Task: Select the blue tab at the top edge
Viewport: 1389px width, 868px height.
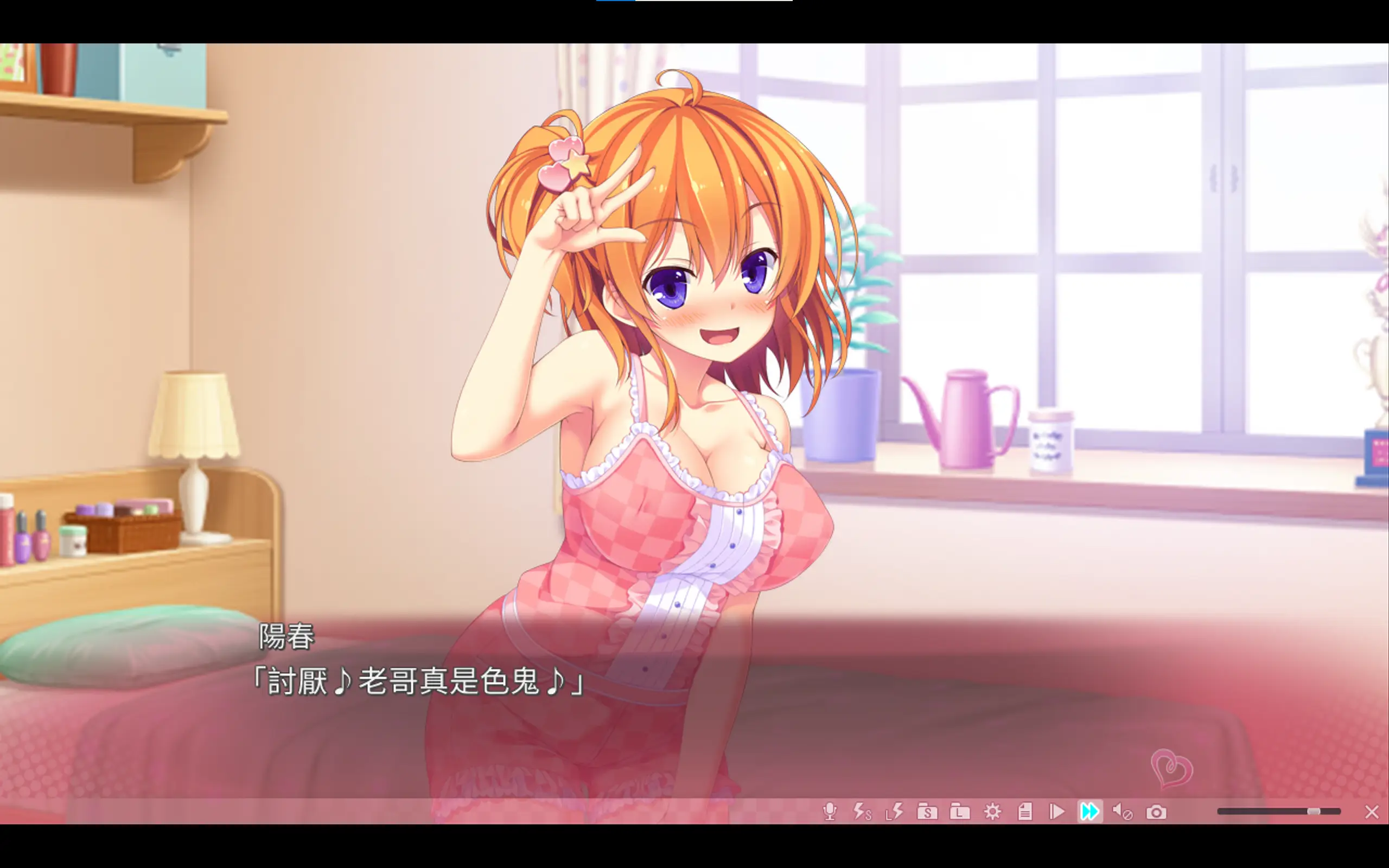Action: pyautogui.click(x=615, y=2)
